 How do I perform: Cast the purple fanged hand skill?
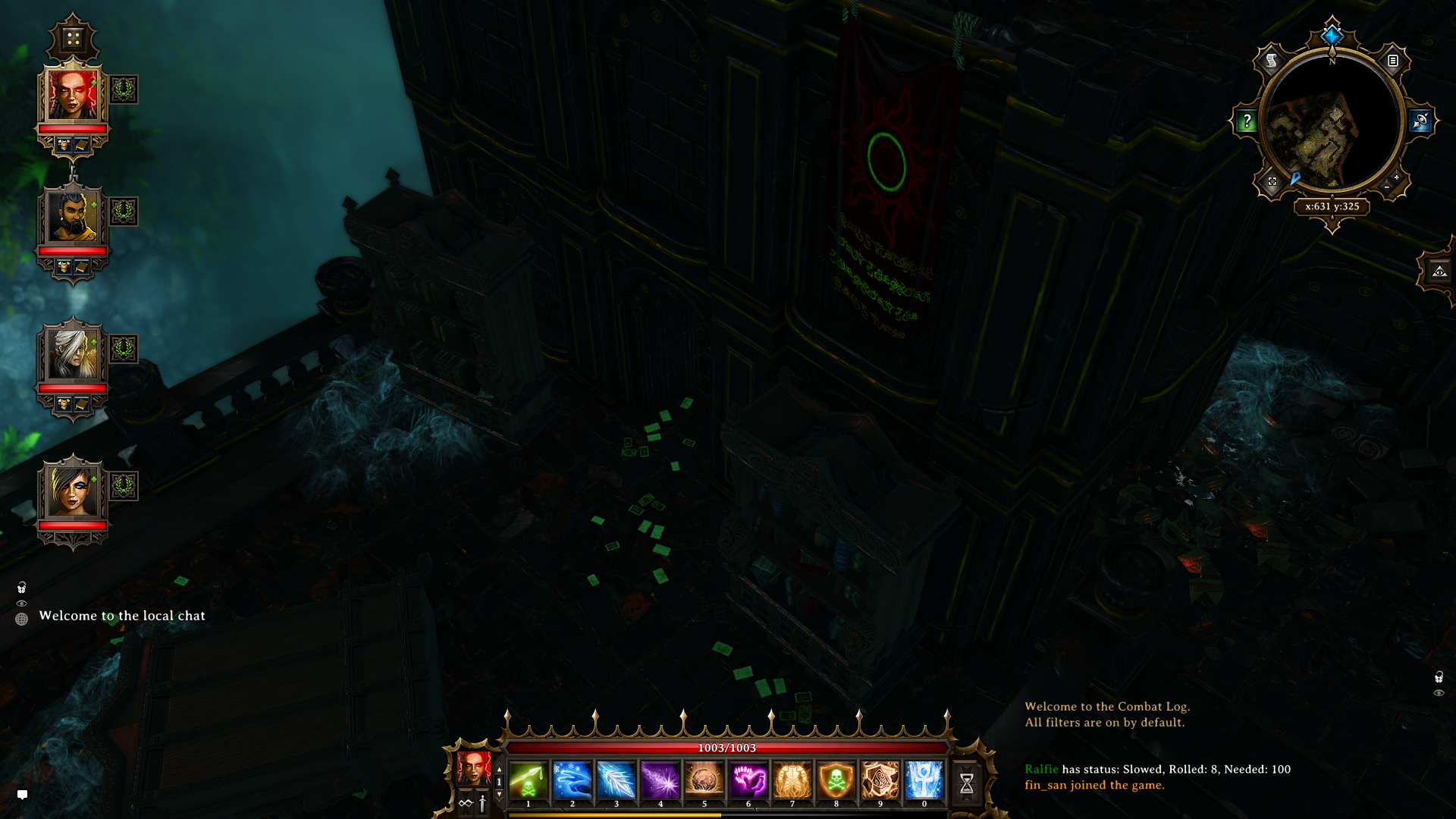click(x=748, y=780)
